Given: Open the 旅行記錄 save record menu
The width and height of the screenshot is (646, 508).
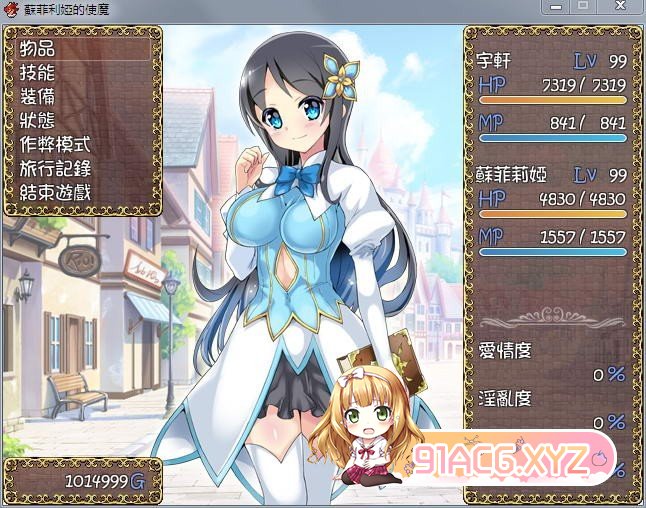Looking at the screenshot, I should [x=55, y=168].
